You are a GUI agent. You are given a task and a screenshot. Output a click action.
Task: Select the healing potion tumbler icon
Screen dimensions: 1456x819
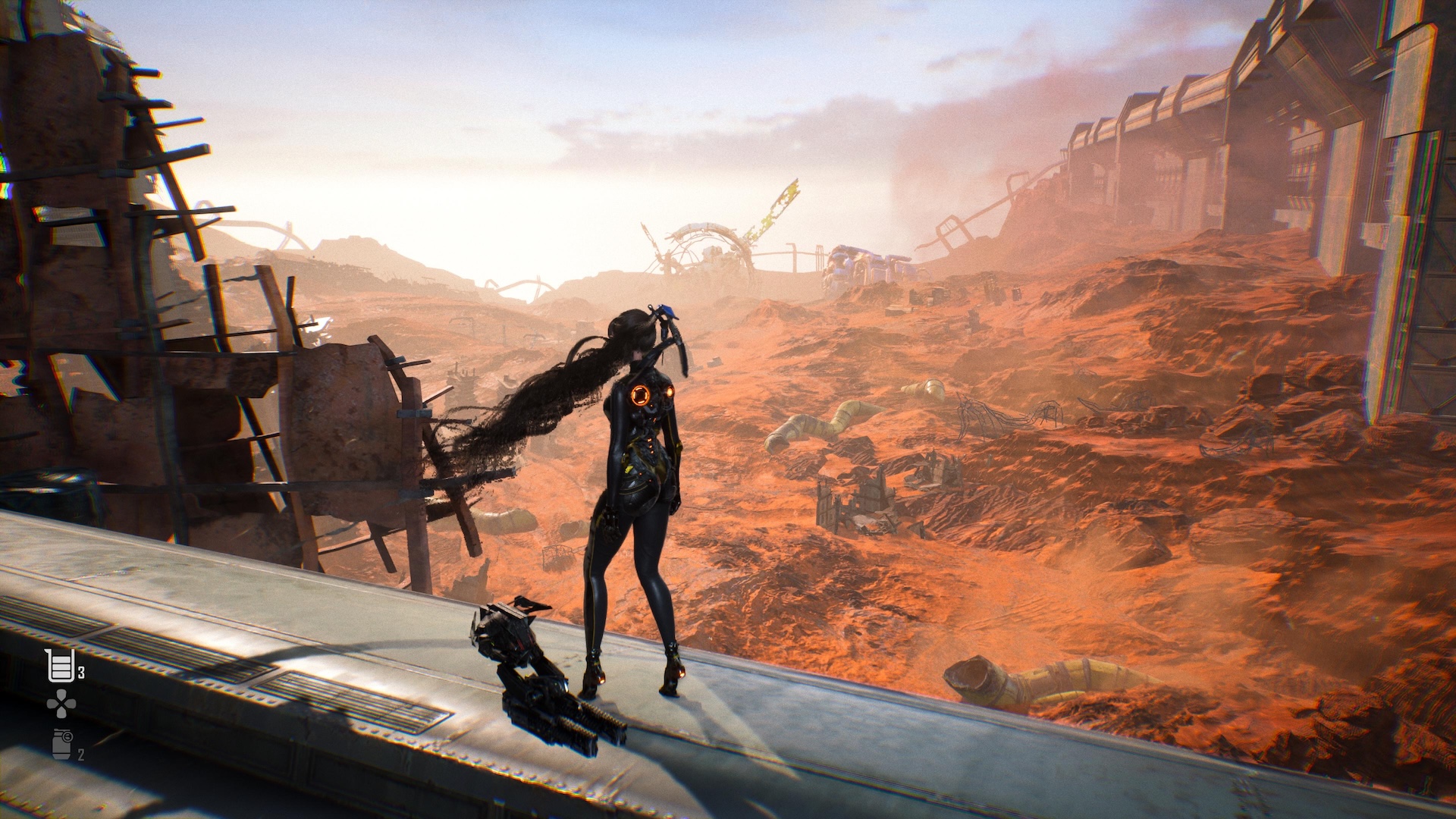[61, 667]
